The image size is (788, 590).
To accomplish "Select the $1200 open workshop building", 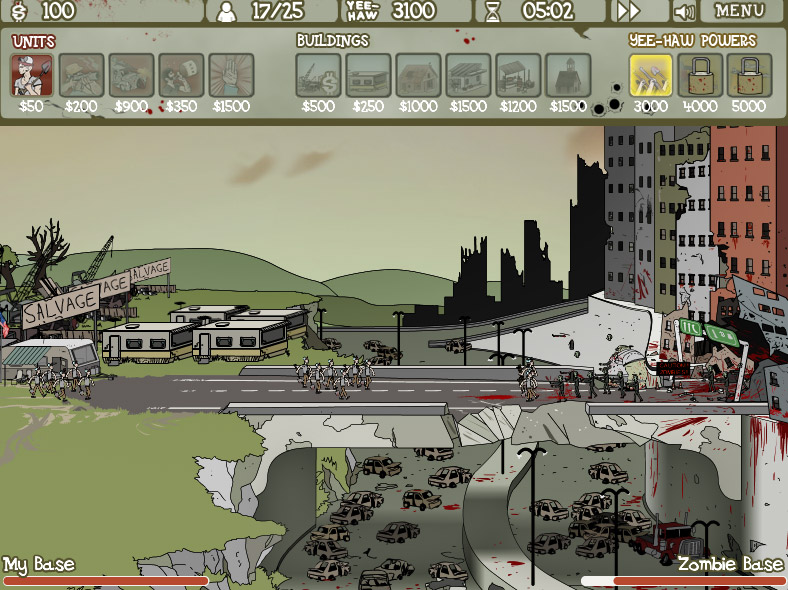I will point(518,75).
